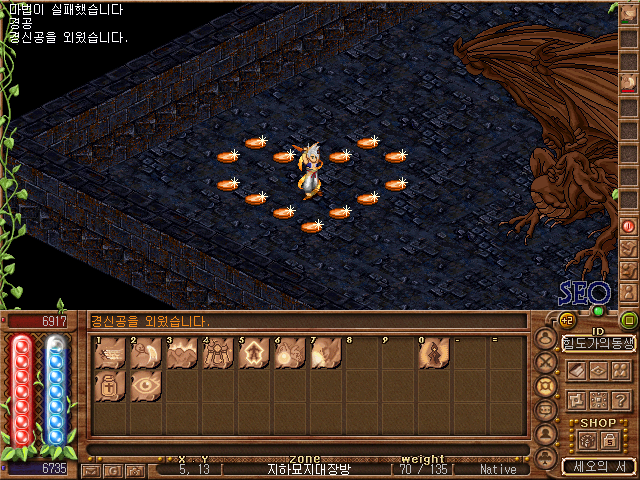Select the hotbar slot 4 armored figure scroll

[217, 354]
